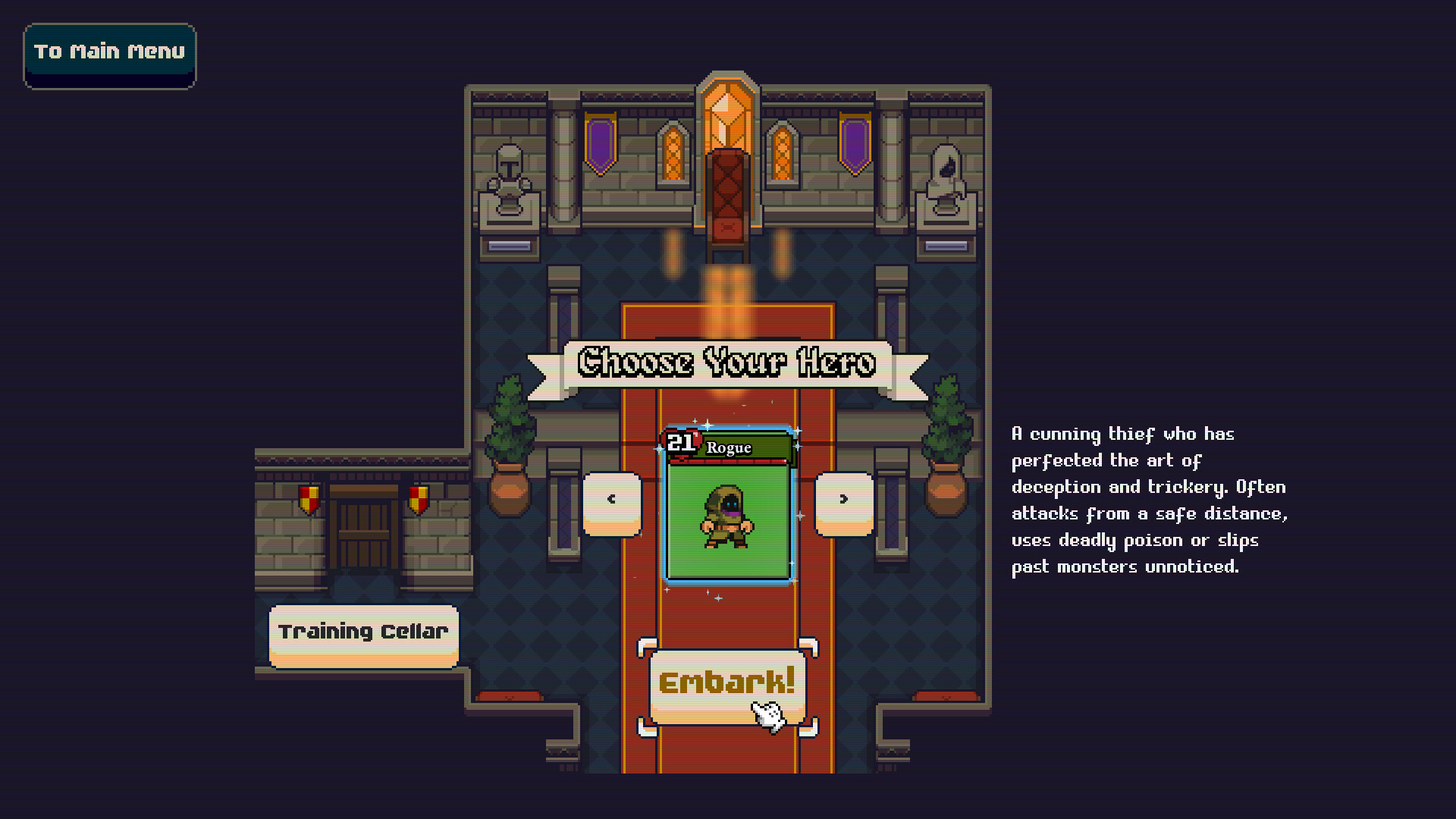Click the Choose Your Hero banner
Viewport: 1456px width, 819px height.
[x=726, y=363]
